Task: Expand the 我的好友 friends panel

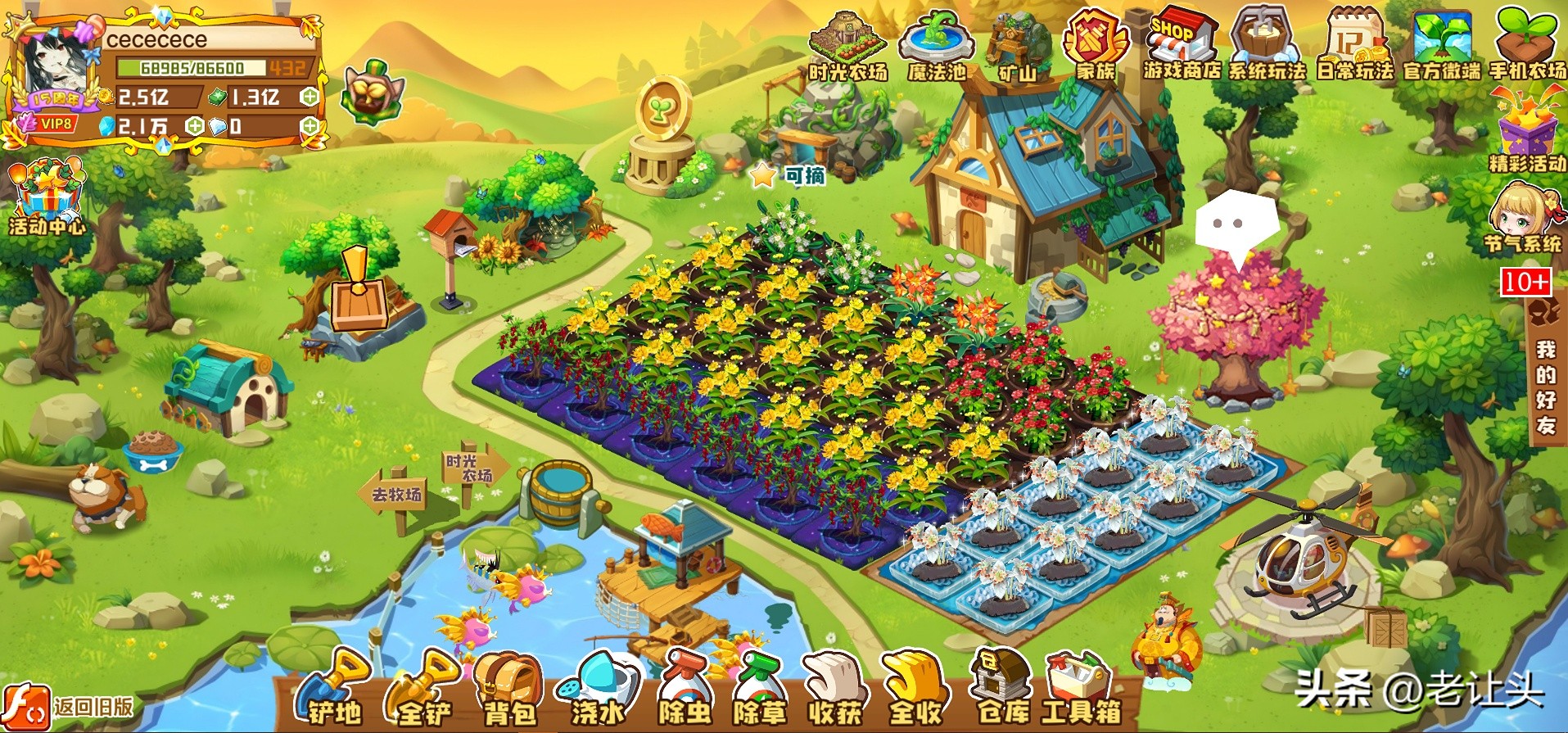Action: (1545, 385)
